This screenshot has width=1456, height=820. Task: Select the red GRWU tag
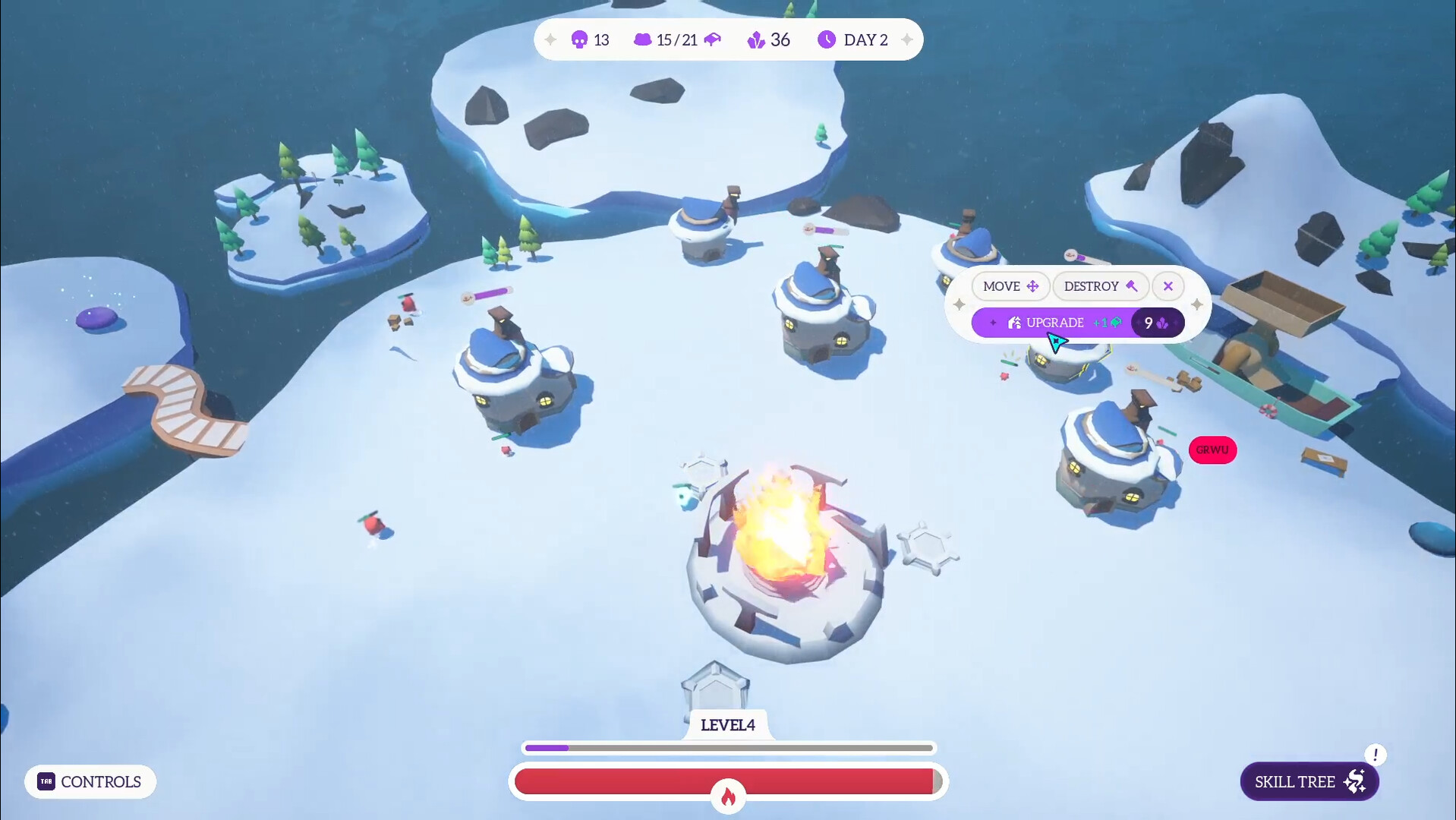(x=1212, y=450)
